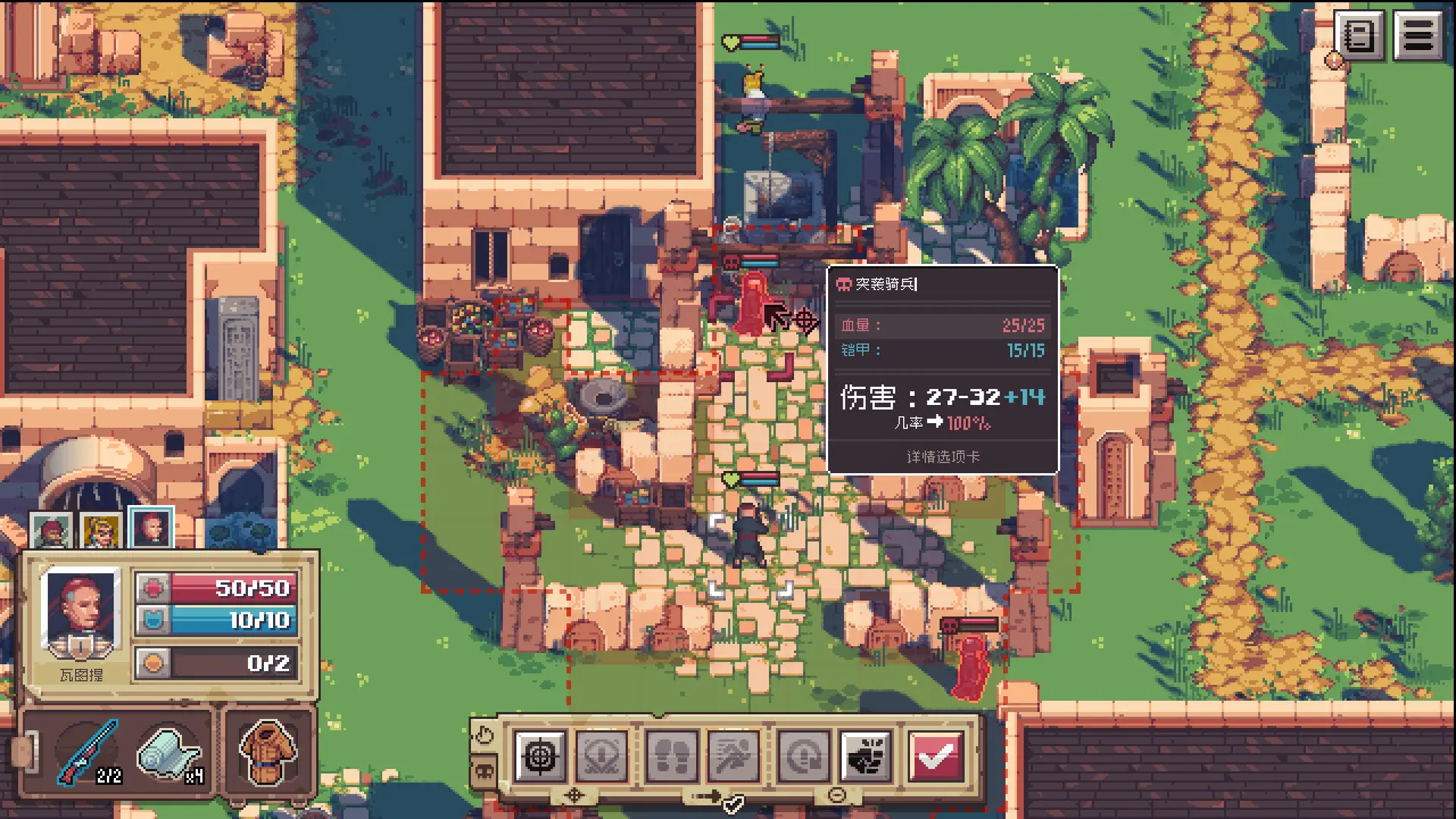The image size is (1456, 819).
Task: Select the hand icon on the ability bar
Action: pyautogui.click(x=485, y=735)
